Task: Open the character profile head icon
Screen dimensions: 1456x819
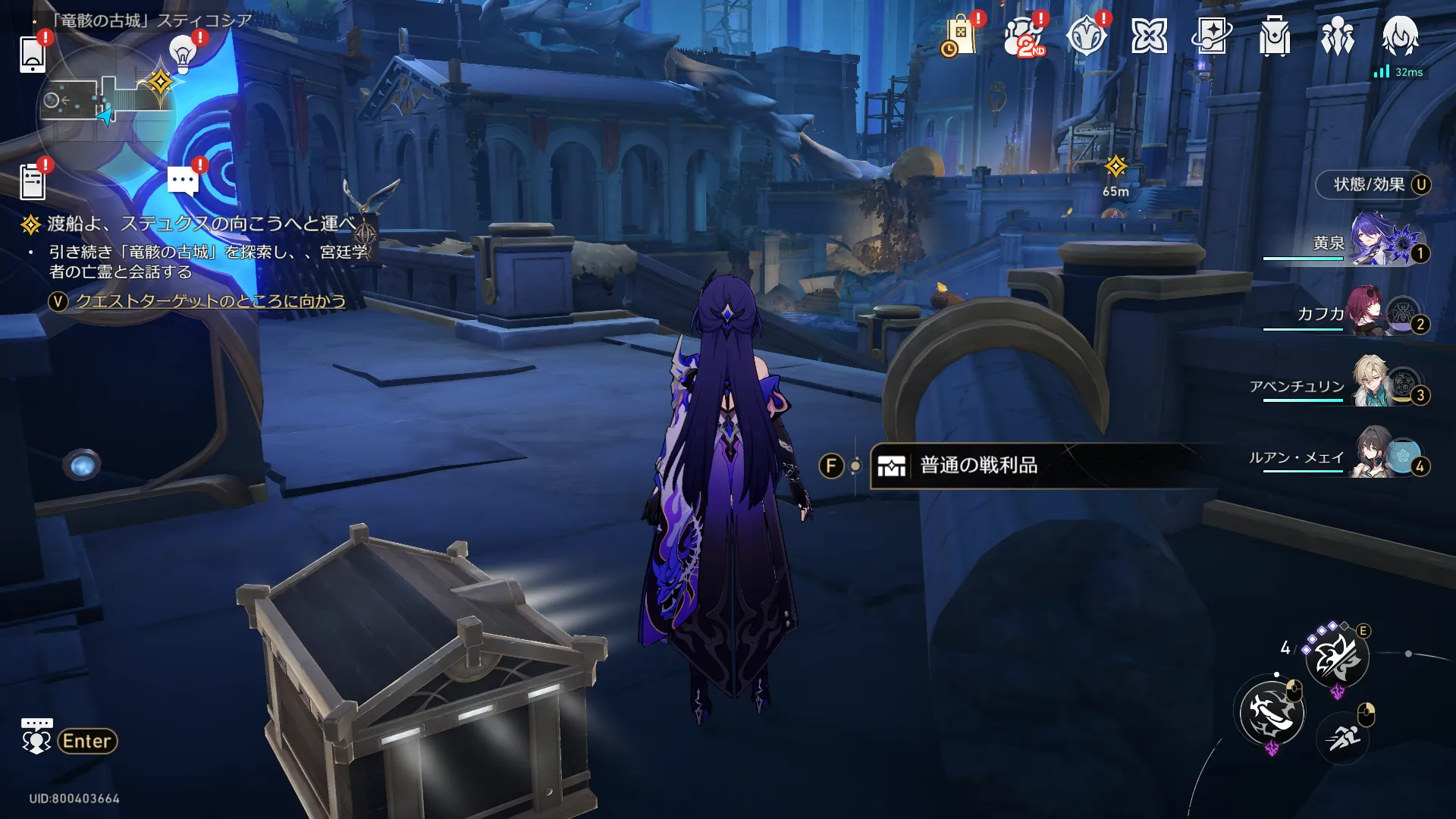Action: pyautogui.click(x=1400, y=35)
